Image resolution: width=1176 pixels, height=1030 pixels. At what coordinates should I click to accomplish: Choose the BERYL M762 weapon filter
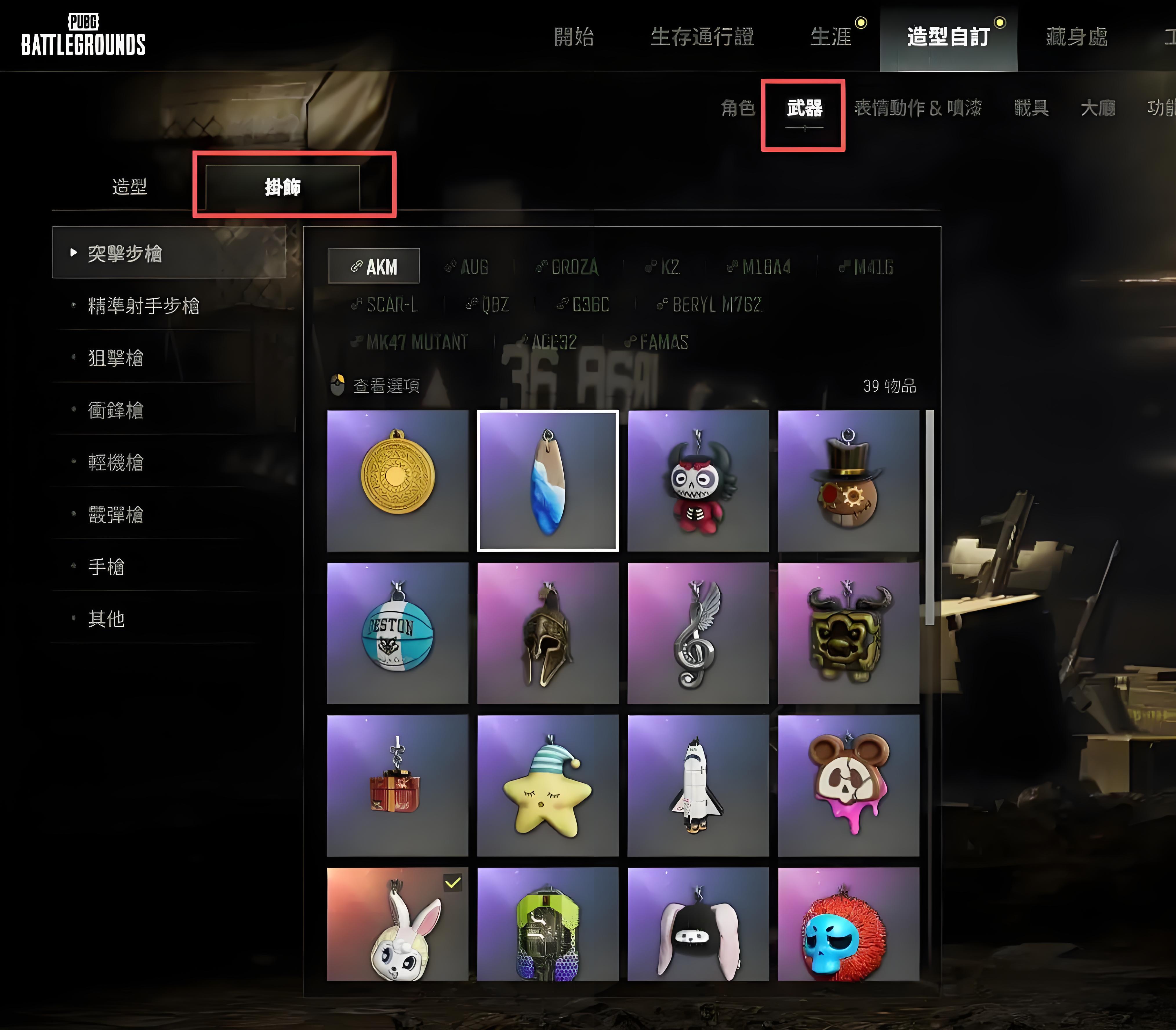point(711,305)
